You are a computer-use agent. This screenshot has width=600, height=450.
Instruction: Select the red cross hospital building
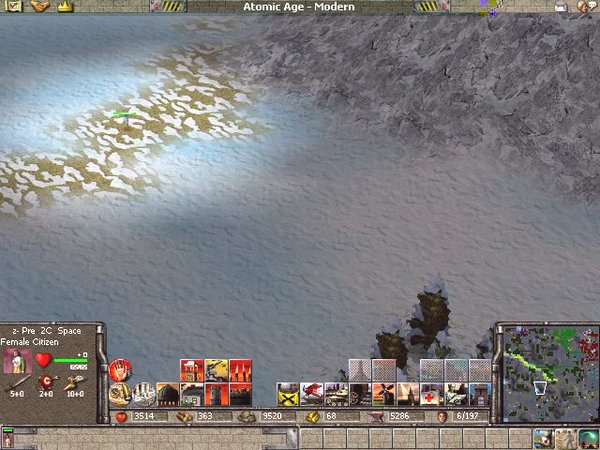pyautogui.click(x=432, y=393)
